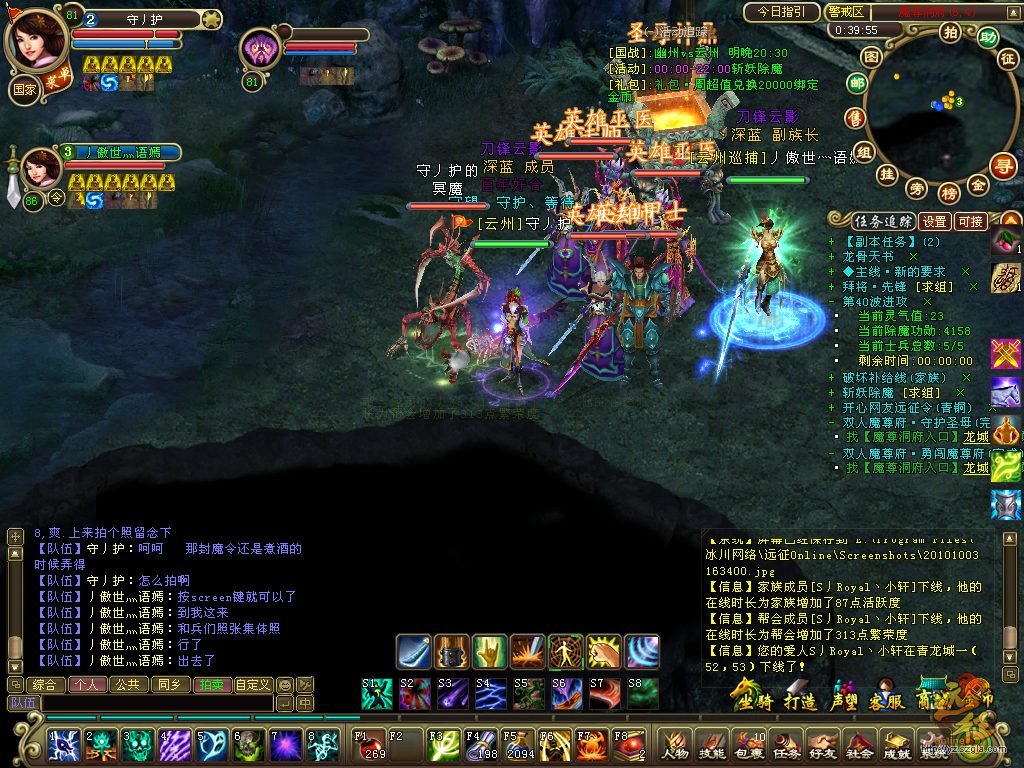Screen dimensions: 1024x768
Task: Open the 今日指引 daily guide
Action: 782,12
